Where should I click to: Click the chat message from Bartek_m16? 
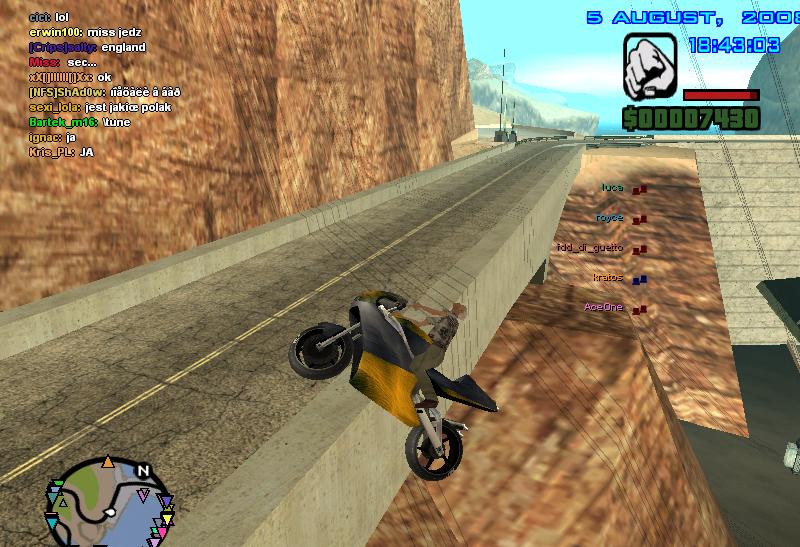point(75,121)
